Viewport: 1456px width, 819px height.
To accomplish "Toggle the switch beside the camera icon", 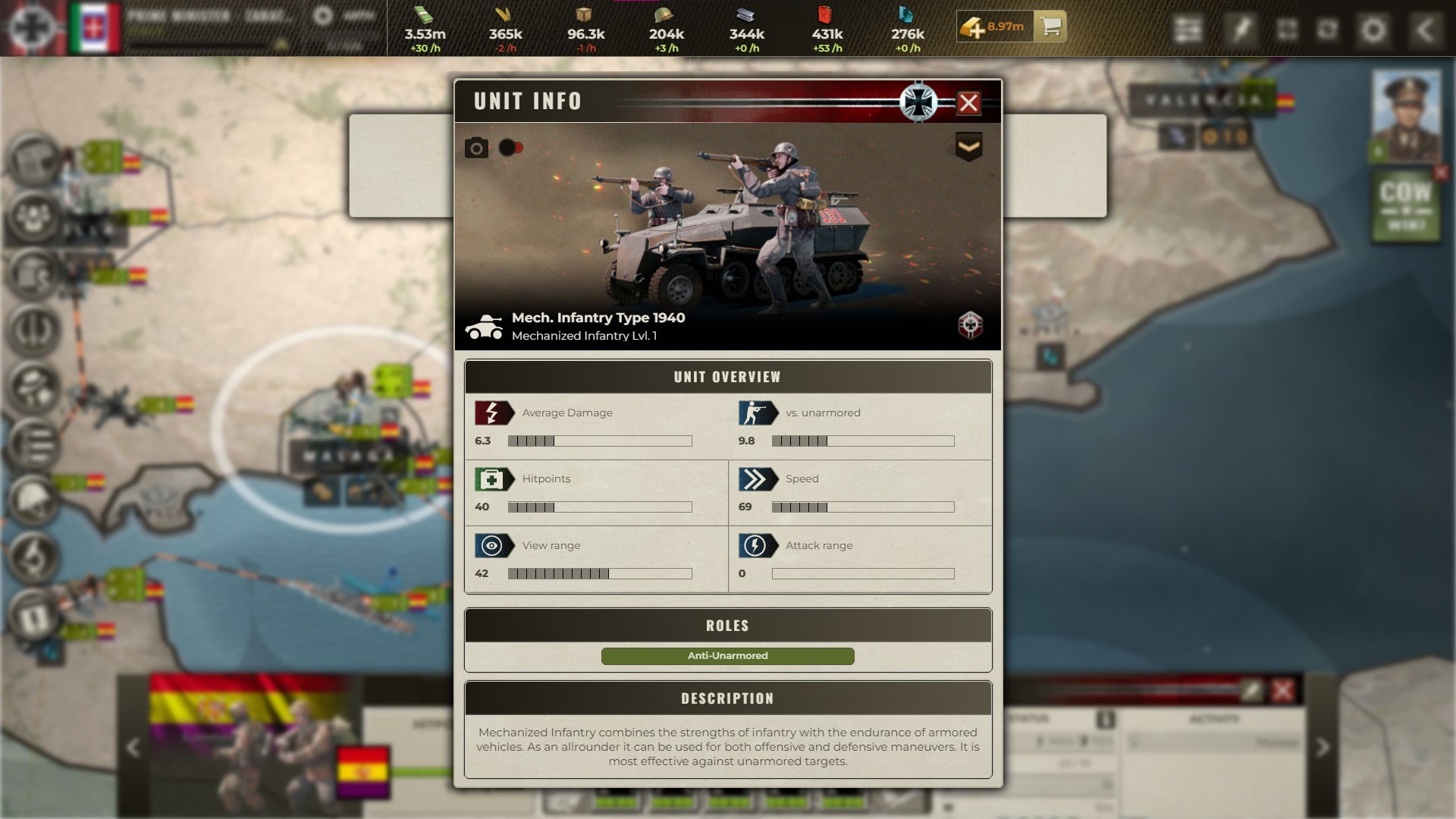I will 511,147.
